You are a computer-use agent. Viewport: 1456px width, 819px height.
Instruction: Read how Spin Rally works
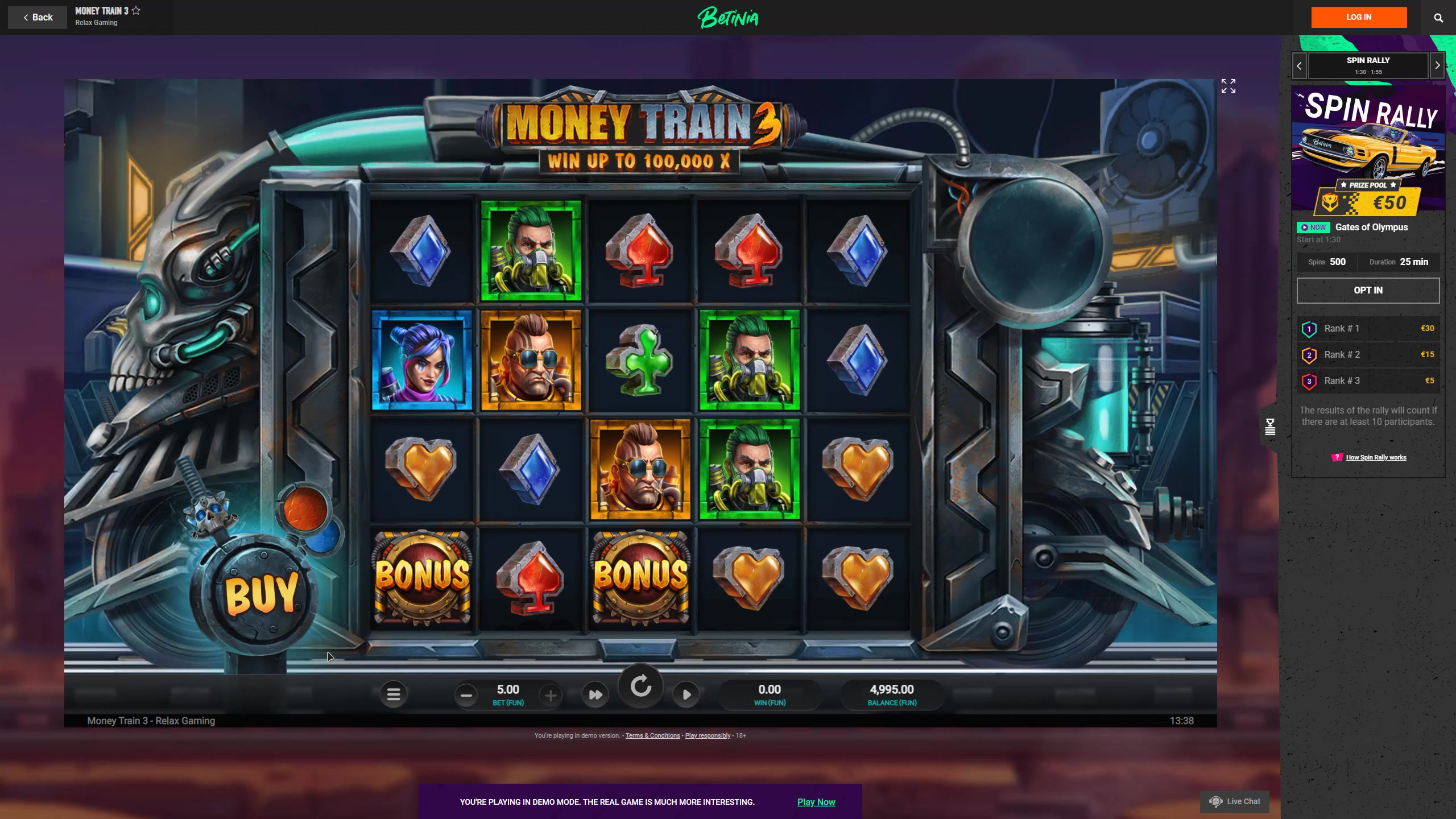tap(1376, 457)
